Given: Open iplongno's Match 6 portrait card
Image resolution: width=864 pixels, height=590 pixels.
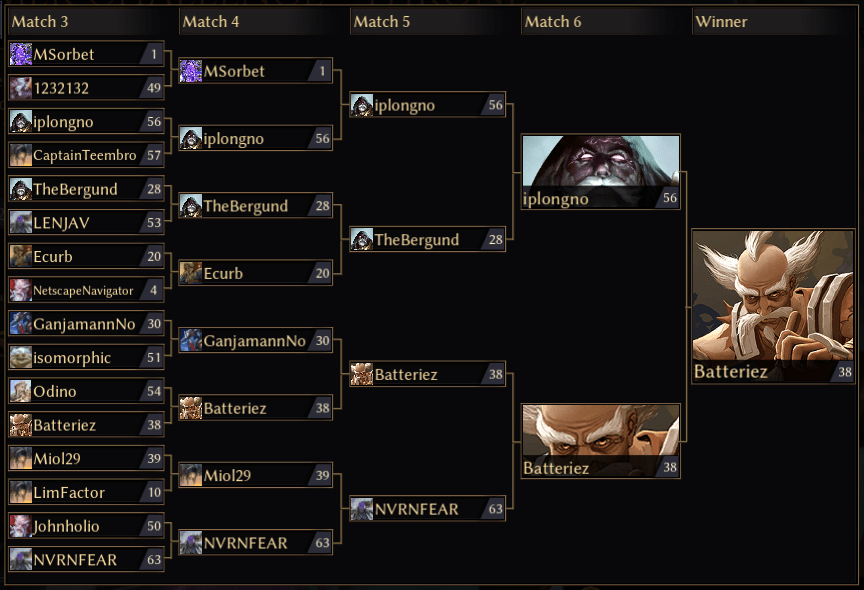Looking at the screenshot, I should tap(600, 172).
